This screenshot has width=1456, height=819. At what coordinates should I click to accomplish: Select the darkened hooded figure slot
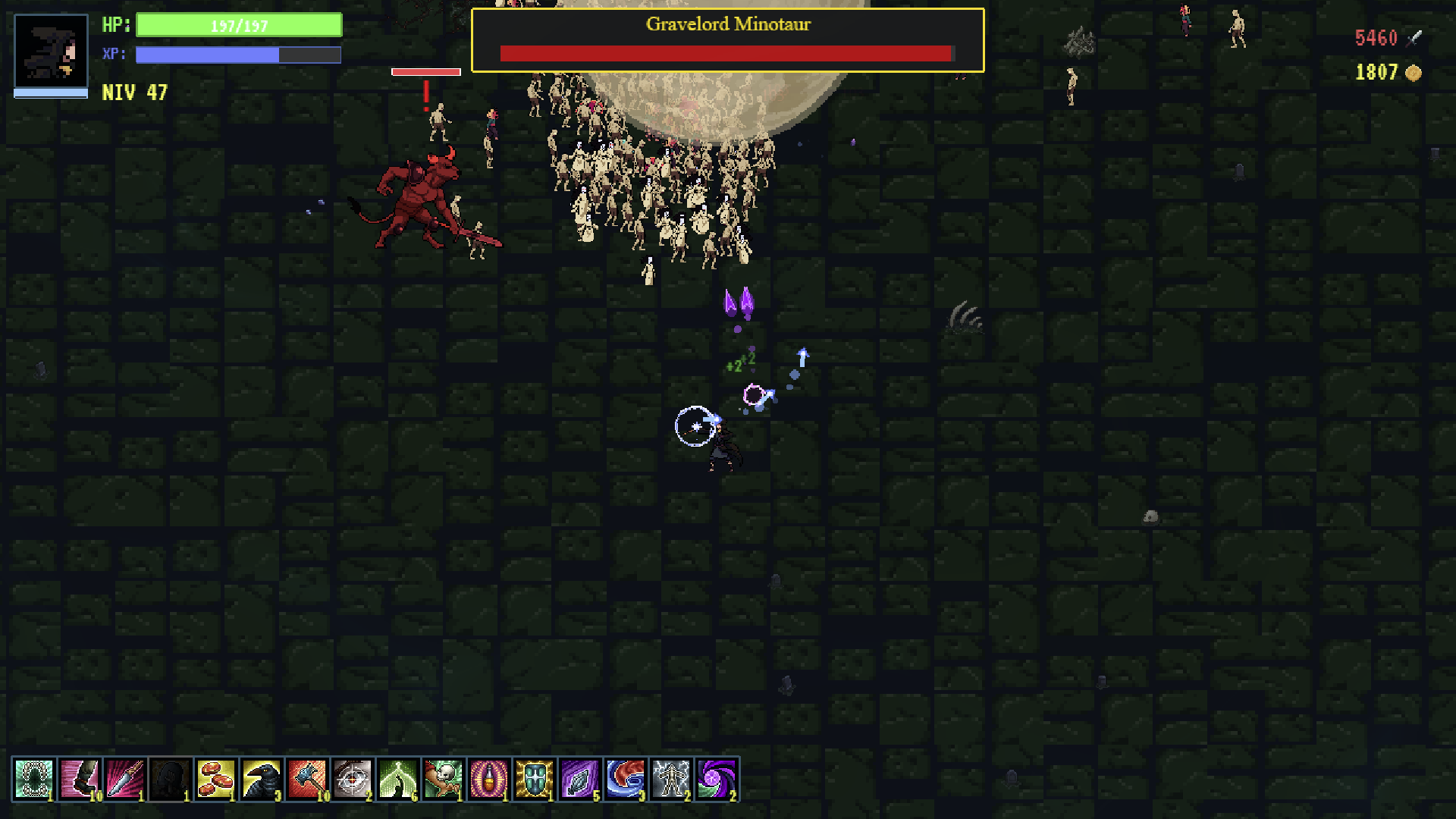171,779
